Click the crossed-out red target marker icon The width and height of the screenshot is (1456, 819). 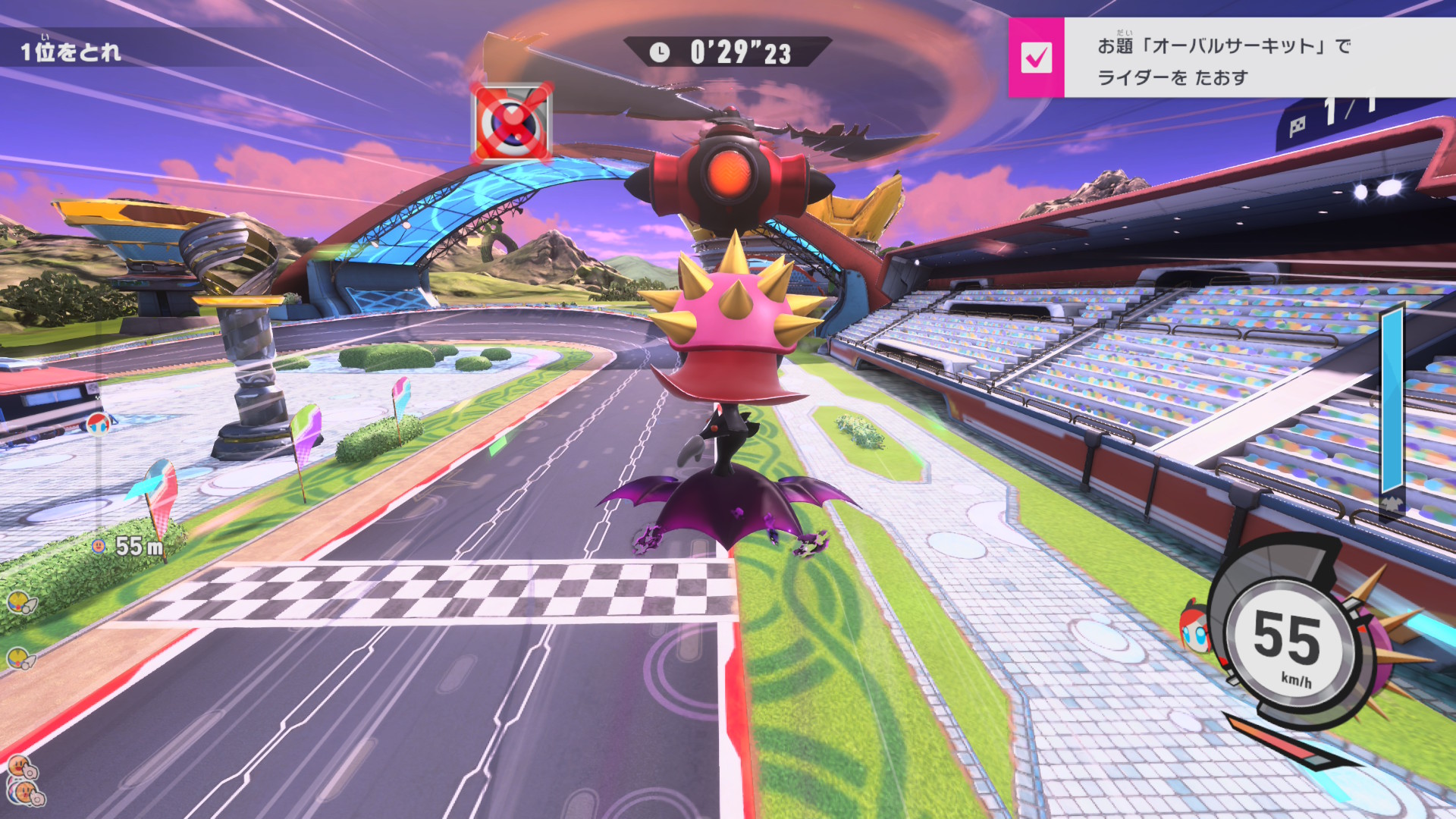pos(512,124)
